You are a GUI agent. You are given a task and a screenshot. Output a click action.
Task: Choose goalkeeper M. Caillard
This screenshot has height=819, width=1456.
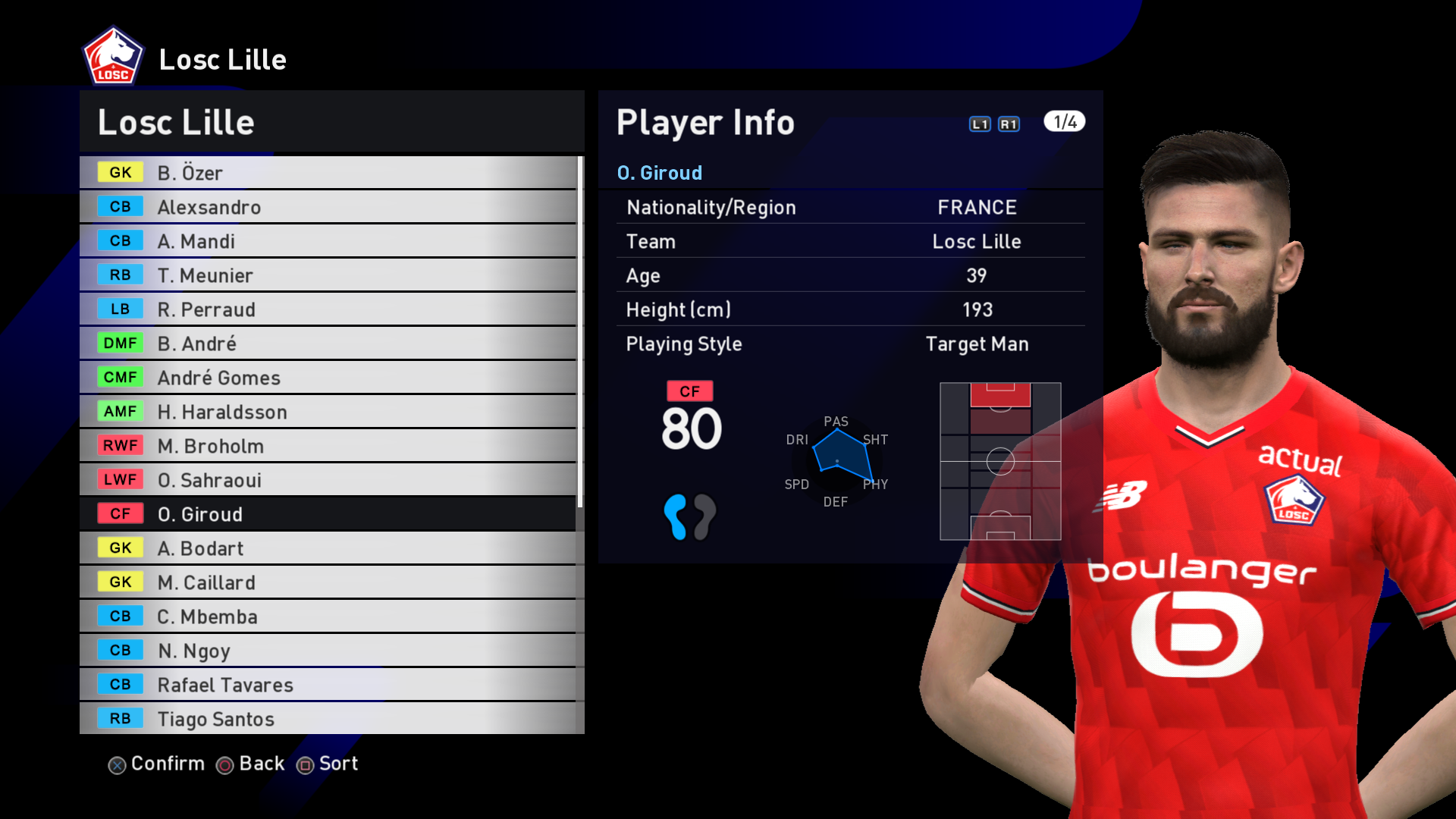tap(328, 582)
